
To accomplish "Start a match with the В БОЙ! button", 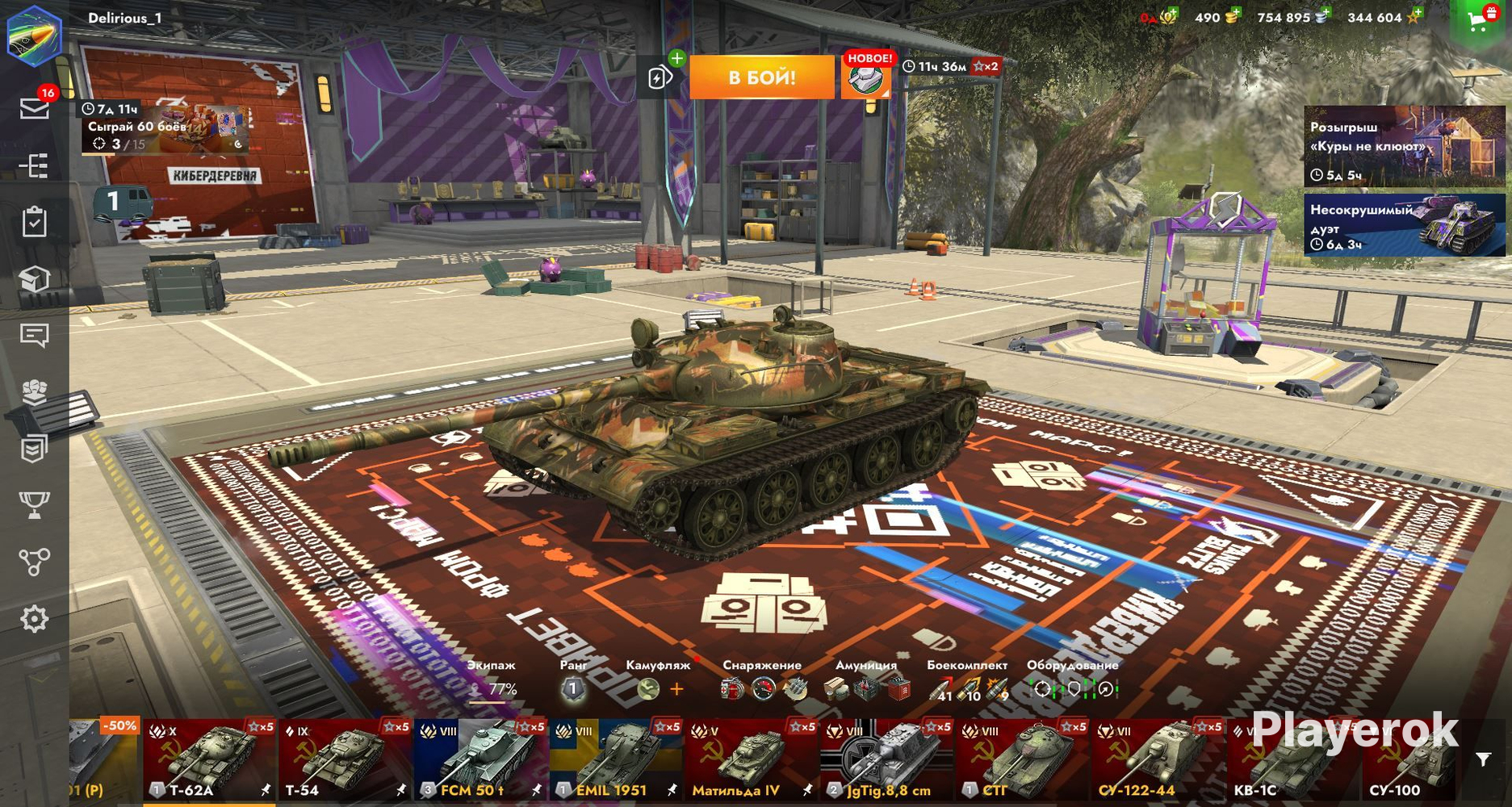I will tap(761, 77).
